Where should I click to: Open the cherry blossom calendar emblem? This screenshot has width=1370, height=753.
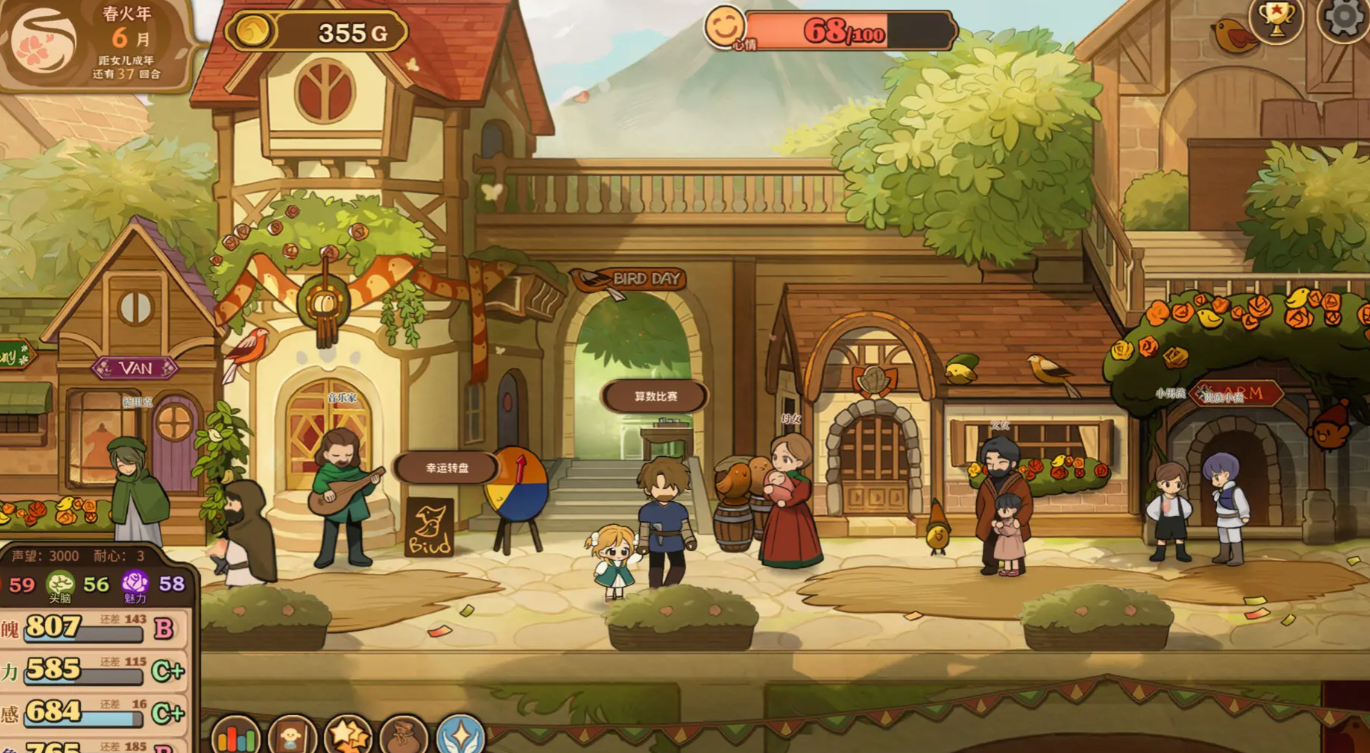click(43, 42)
